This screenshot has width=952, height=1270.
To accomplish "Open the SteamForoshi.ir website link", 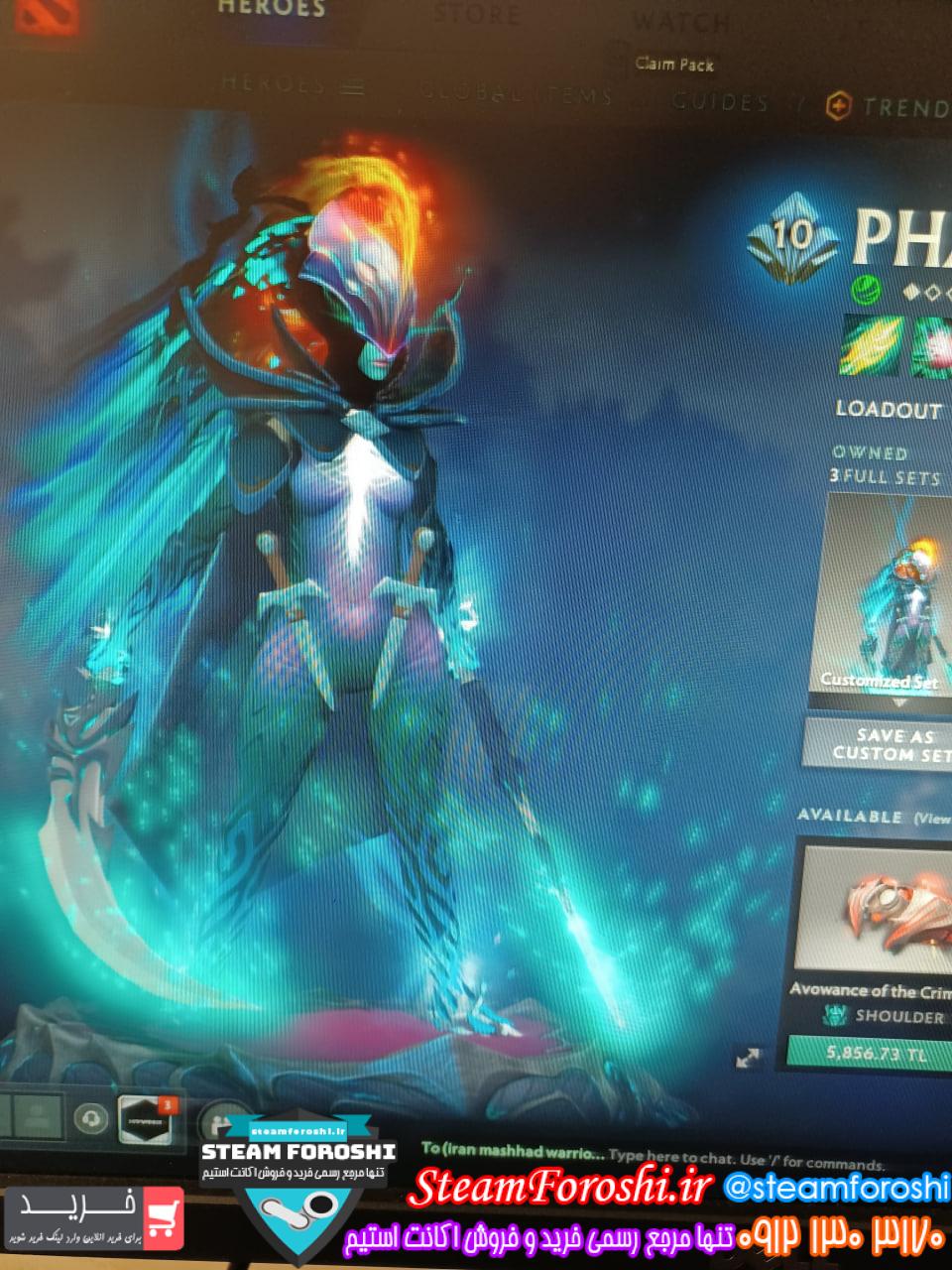I will (x=562, y=1187).
